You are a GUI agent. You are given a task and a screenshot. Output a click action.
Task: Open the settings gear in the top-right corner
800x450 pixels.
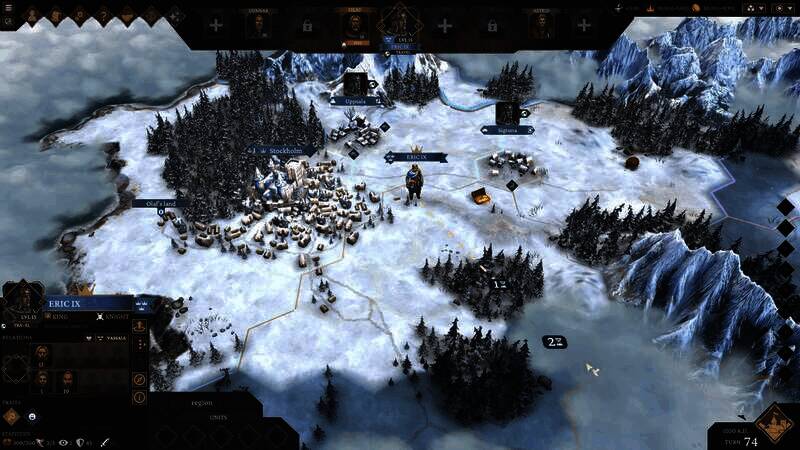(x=778, y=7)
